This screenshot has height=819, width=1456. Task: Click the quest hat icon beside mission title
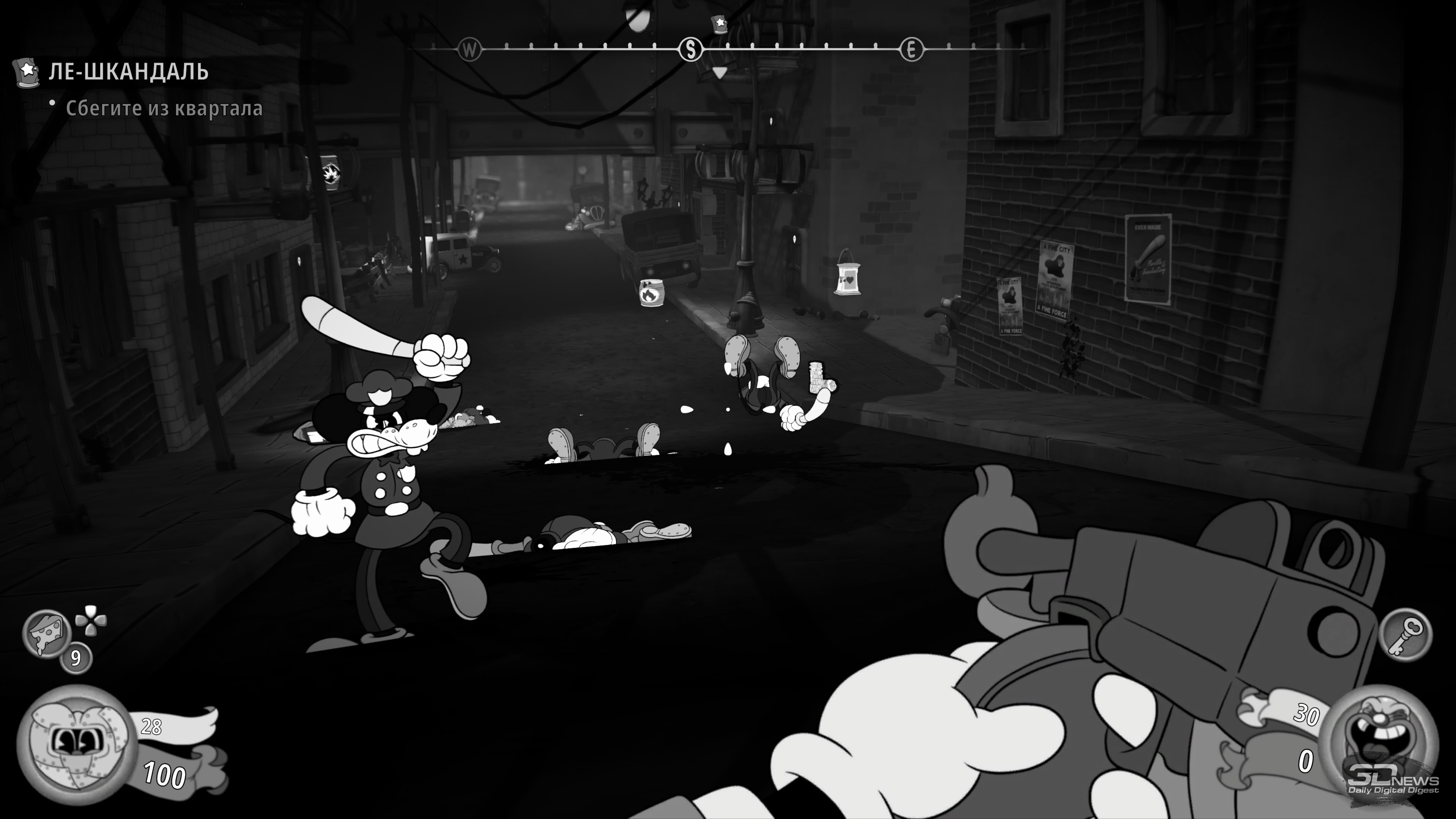pos(26,72)
